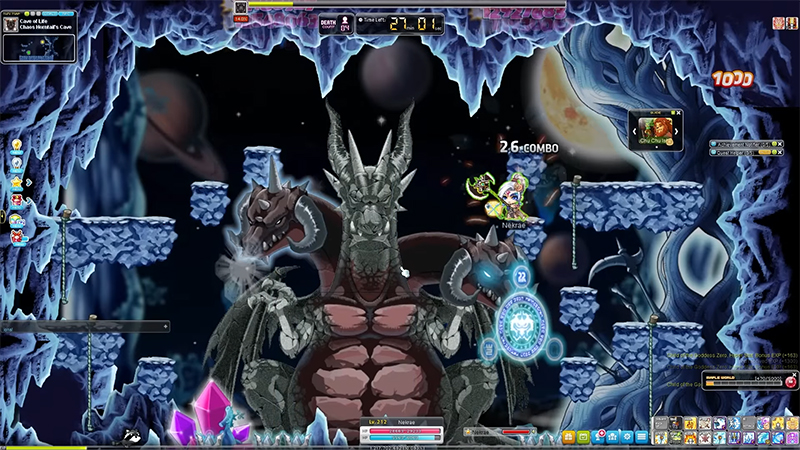Image resolution: width=800 pixels, height=450 pixels.
Task: Open the green calendar event button
Action: [583, 437]
